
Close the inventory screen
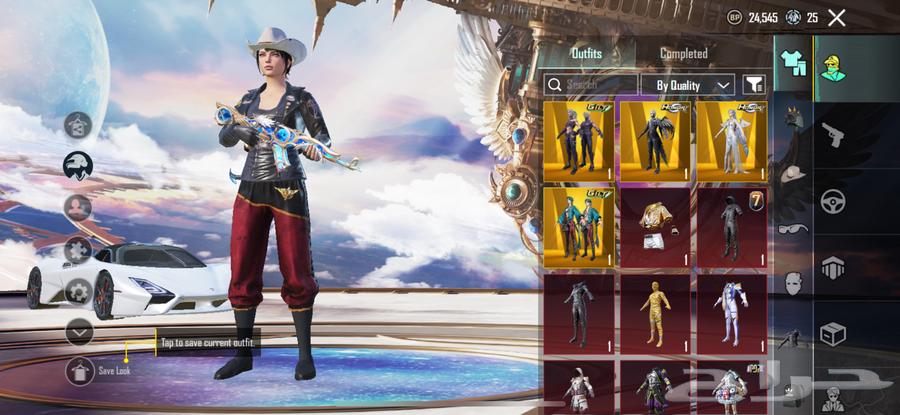[x=837, y=17]
